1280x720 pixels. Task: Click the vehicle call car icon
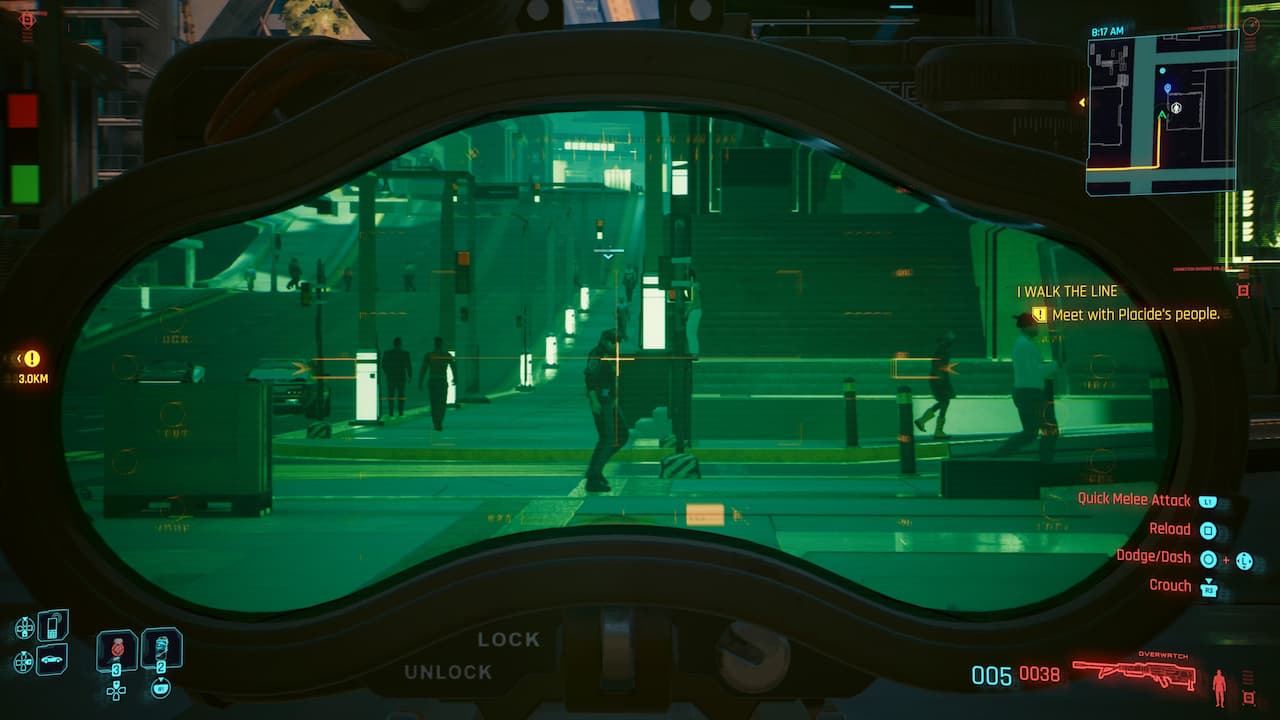(50, 660)
